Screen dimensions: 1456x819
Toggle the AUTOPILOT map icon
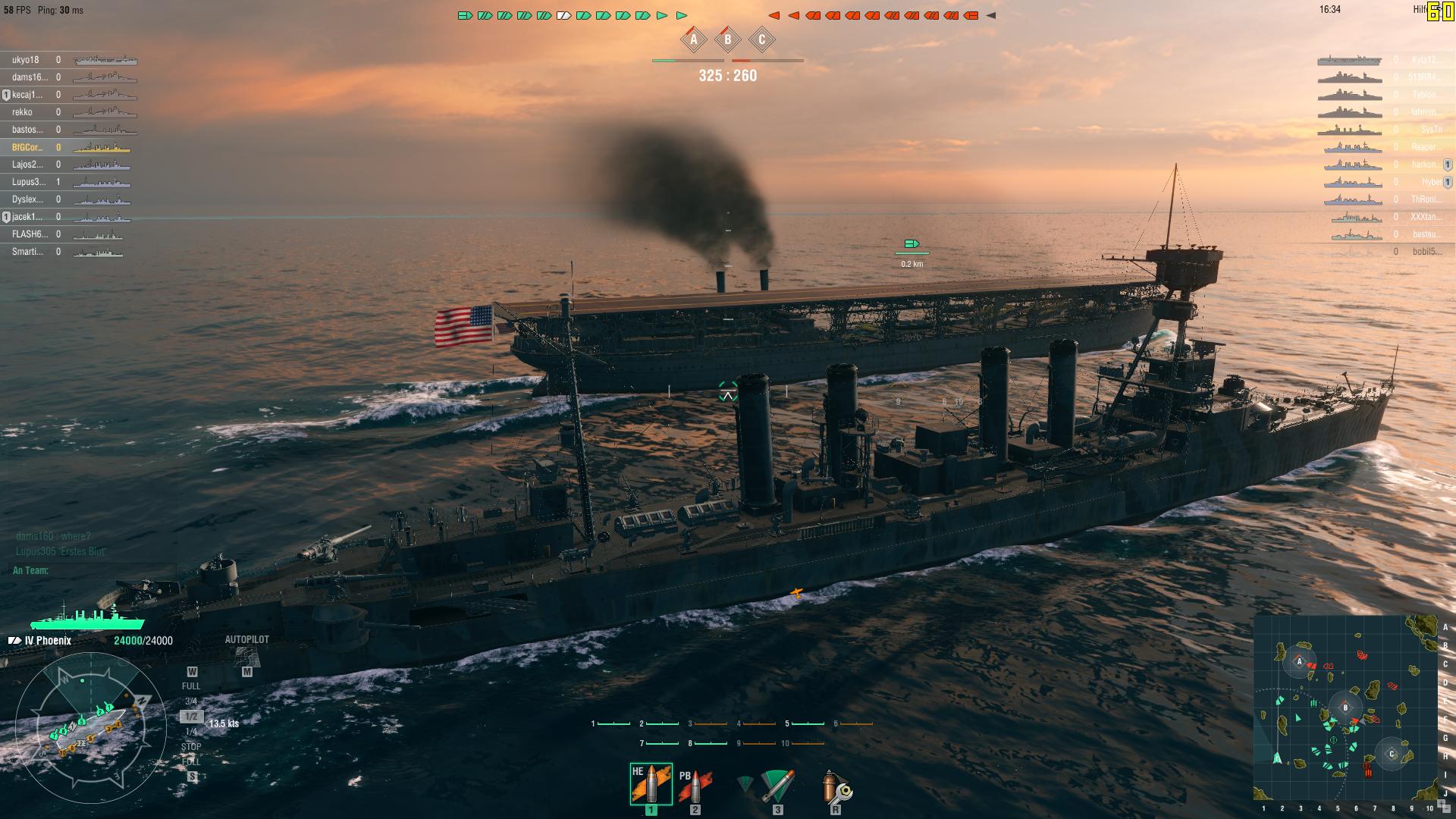pyautogui.click(x=246, y=657)
